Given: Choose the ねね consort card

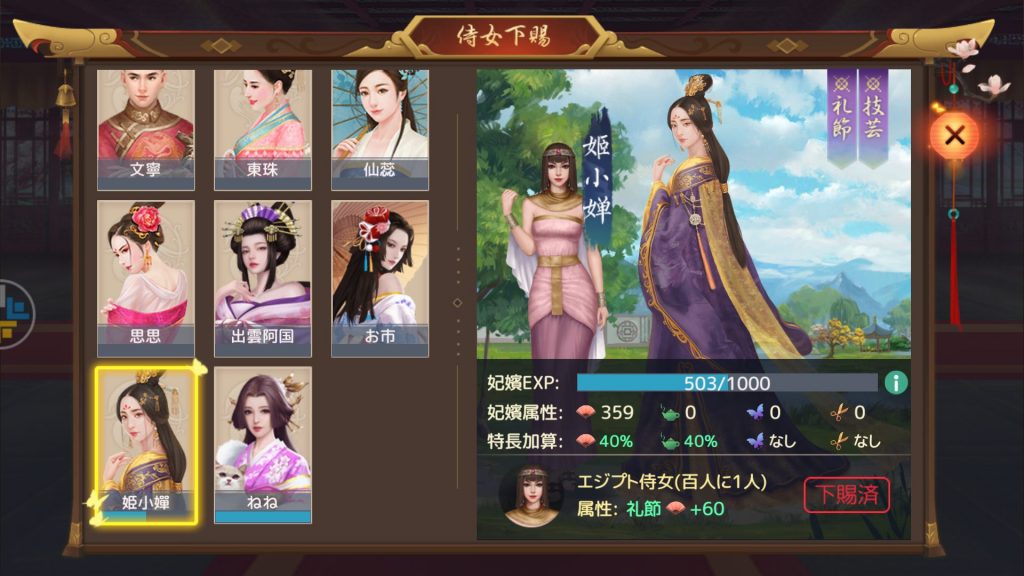Looking at the screenshot, I should (x=262, y=444).
